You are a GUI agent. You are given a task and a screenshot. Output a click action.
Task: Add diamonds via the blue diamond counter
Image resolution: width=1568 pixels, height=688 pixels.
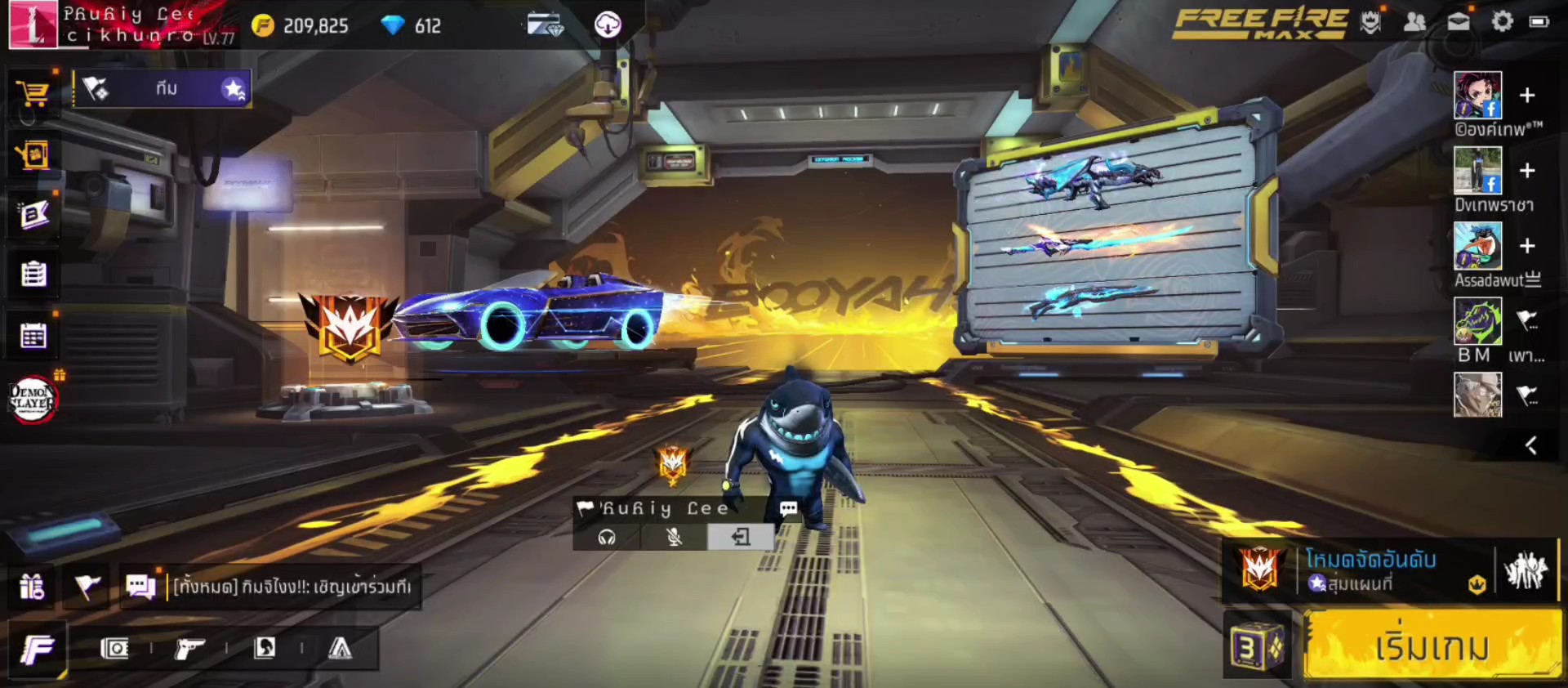(412, 26)
